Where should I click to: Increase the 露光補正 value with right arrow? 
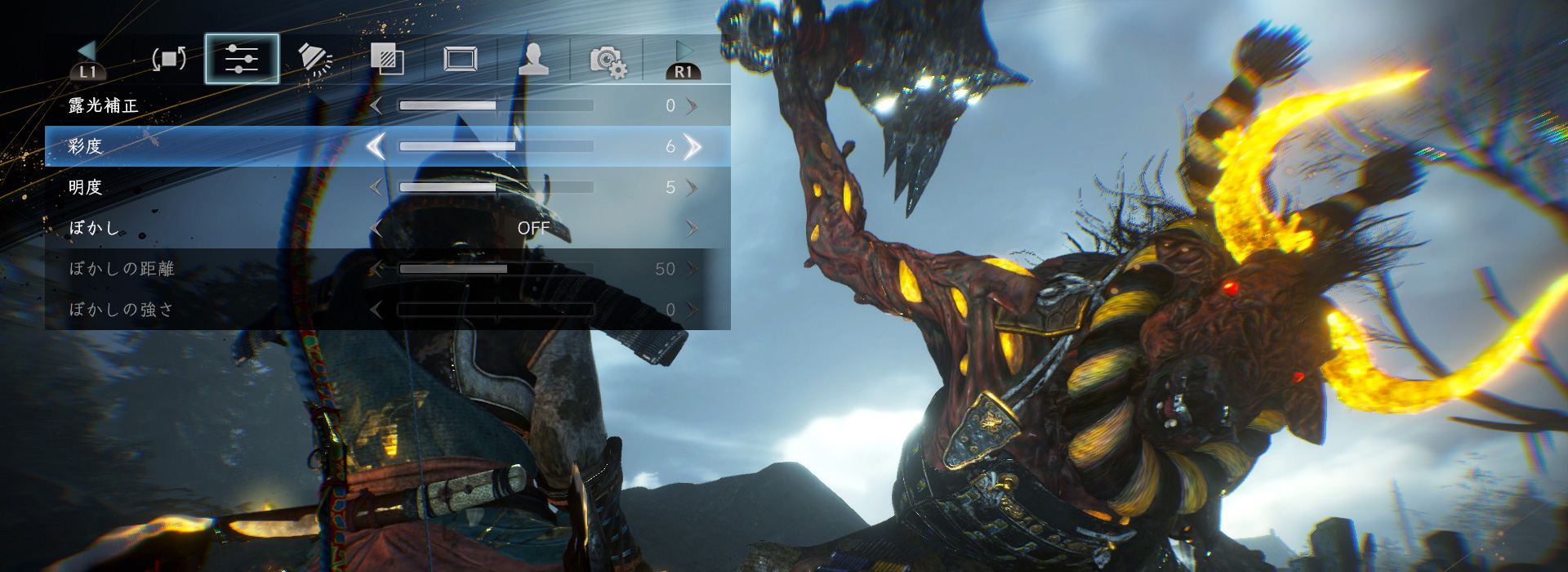pos(693,105)
